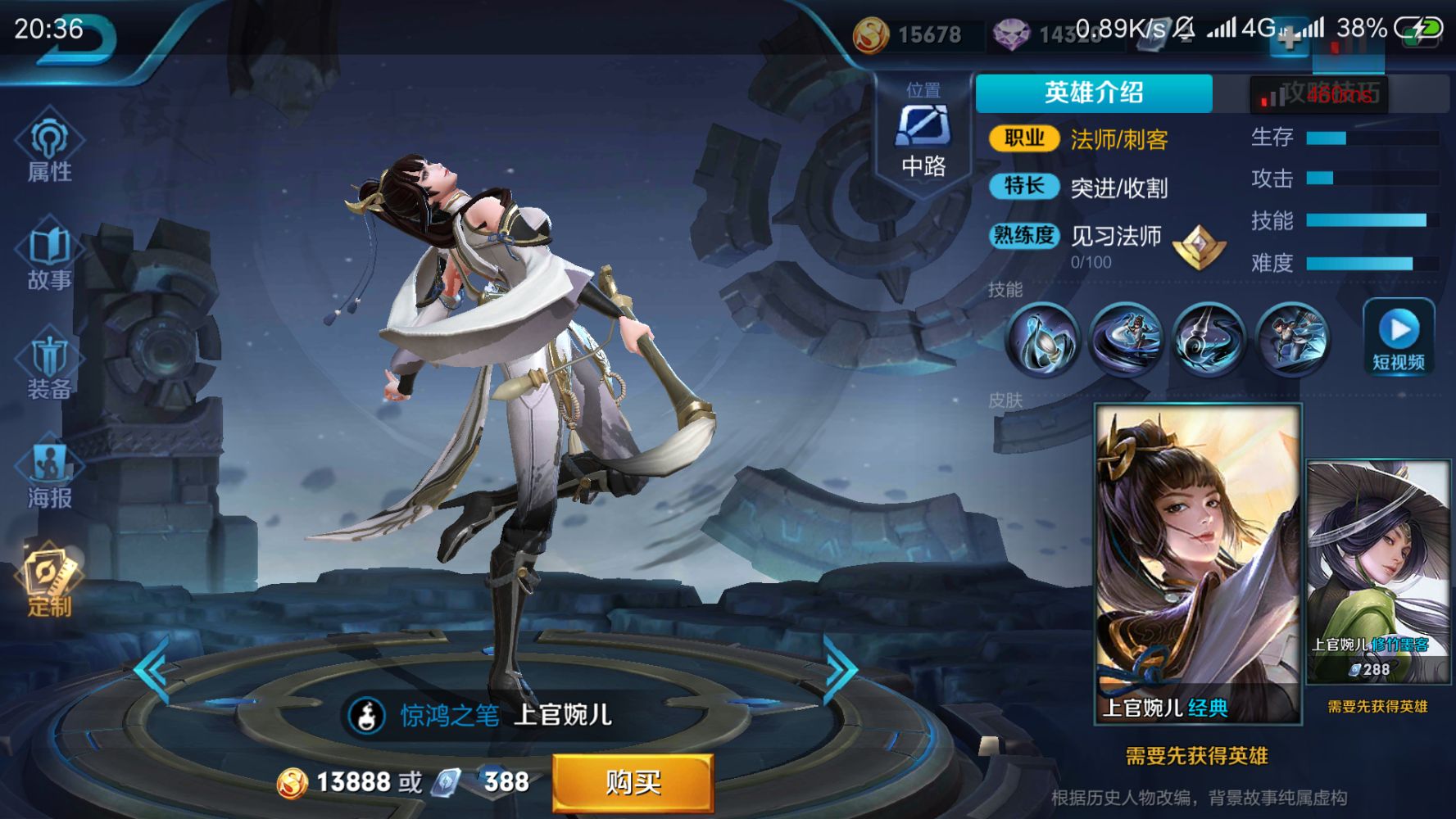Viewport: 1456px width, 819px height.
Task: Add currency with the plus button
Action: (x=1288, y=37)
